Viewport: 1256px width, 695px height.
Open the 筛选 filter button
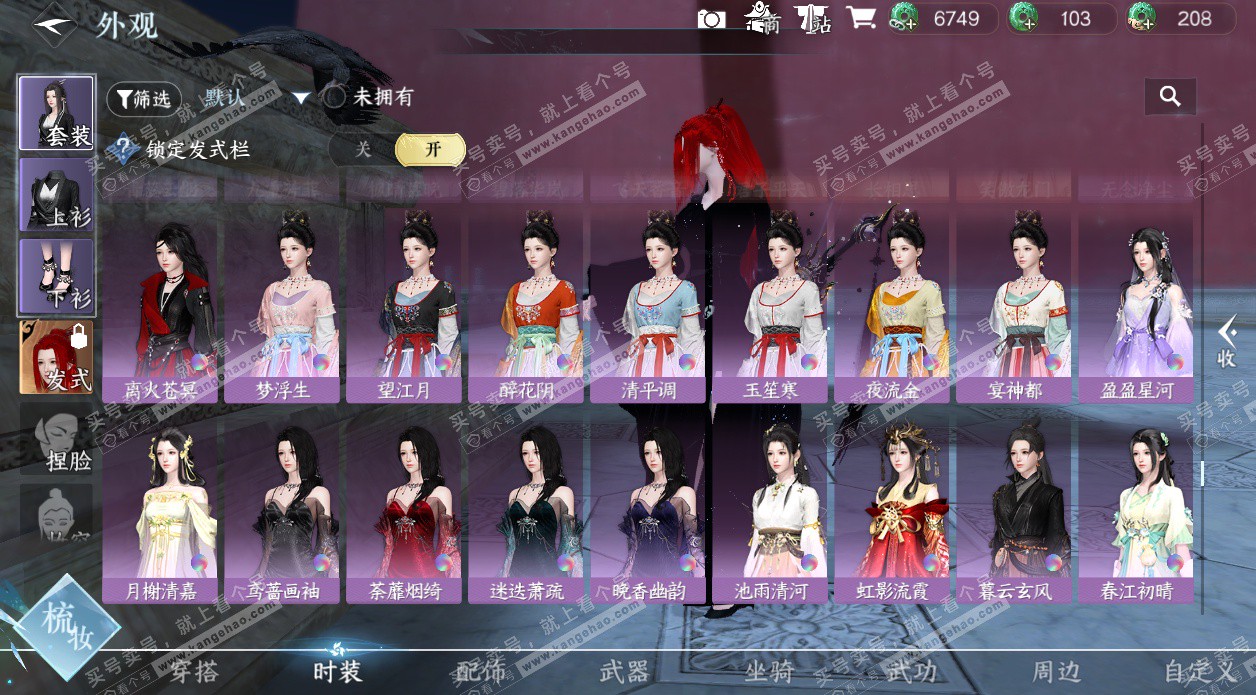[x=143, y=98]
